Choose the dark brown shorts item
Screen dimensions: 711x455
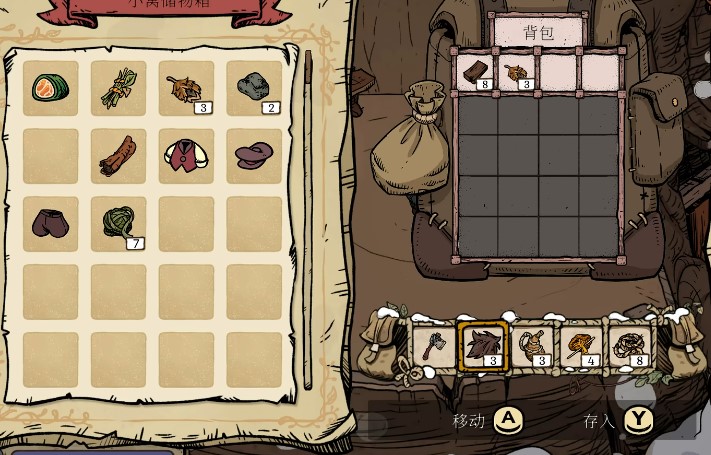click(50, 222)
